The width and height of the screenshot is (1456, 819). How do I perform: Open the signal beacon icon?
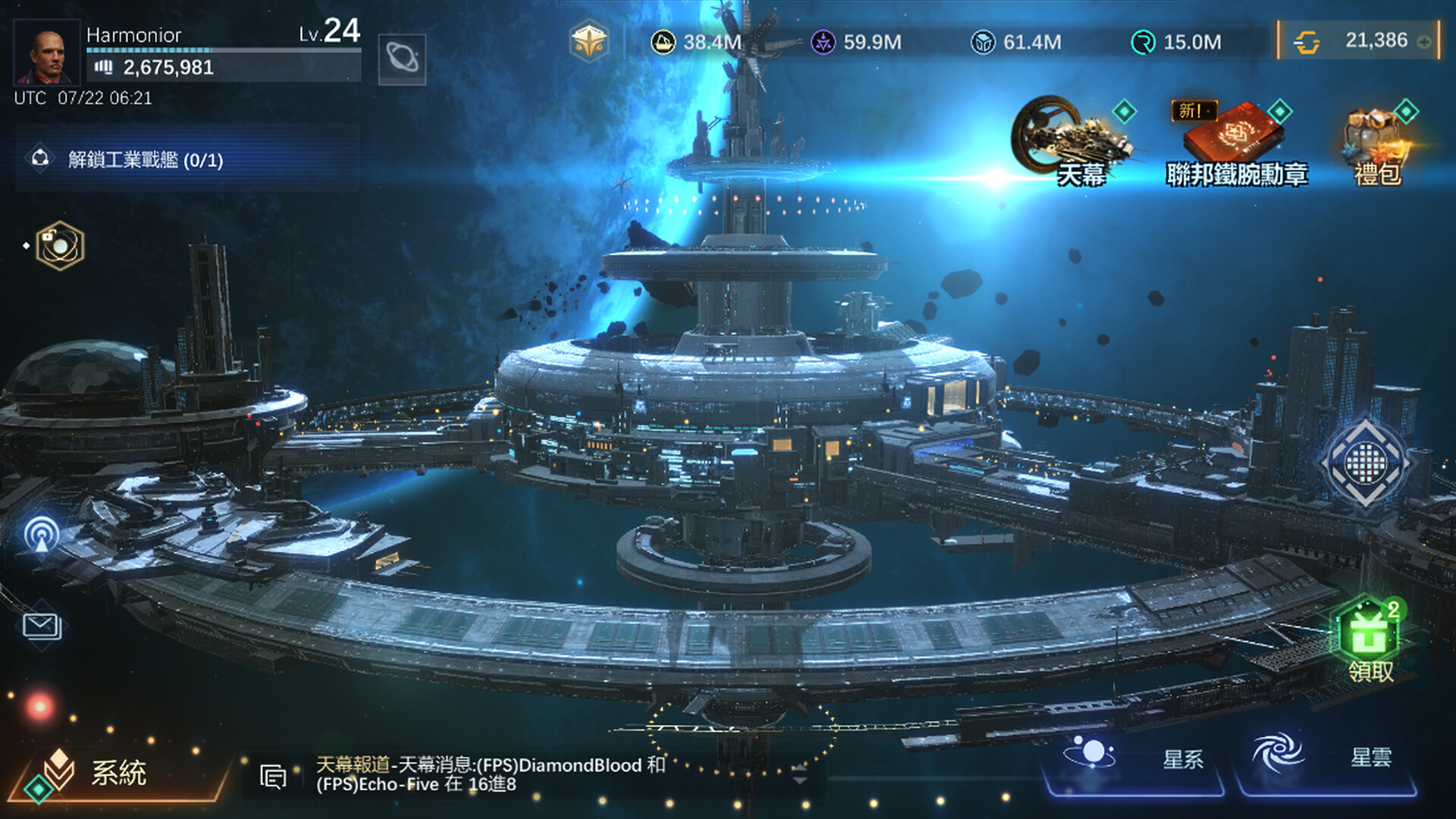point(42,534)
